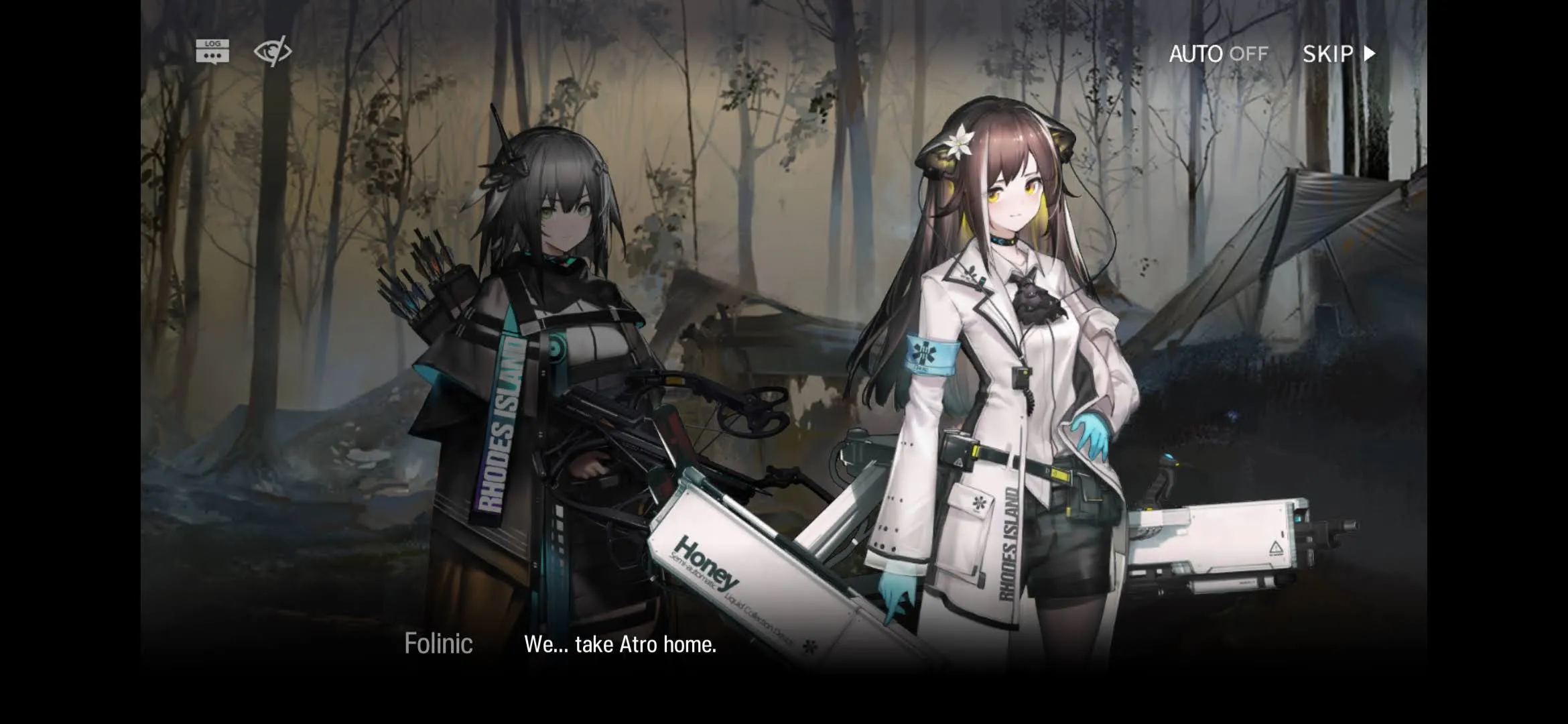This screenshot has height=724, width=1568.
Task: Toggle AUTO play mode on
Action: click(x=1218, y=54)
